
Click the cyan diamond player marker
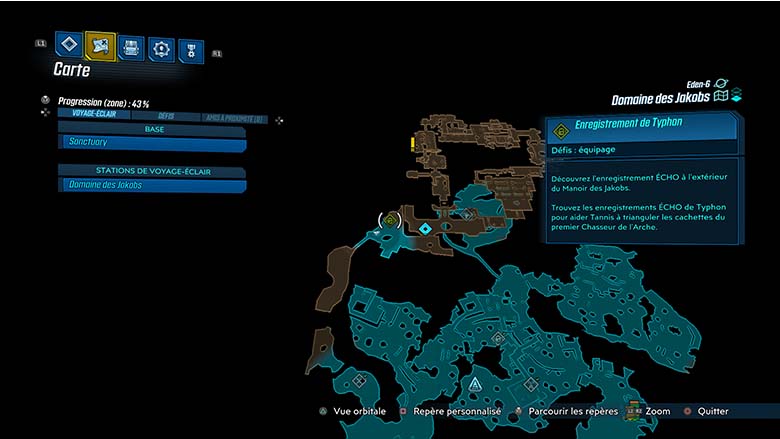click(x=426, y=229)
